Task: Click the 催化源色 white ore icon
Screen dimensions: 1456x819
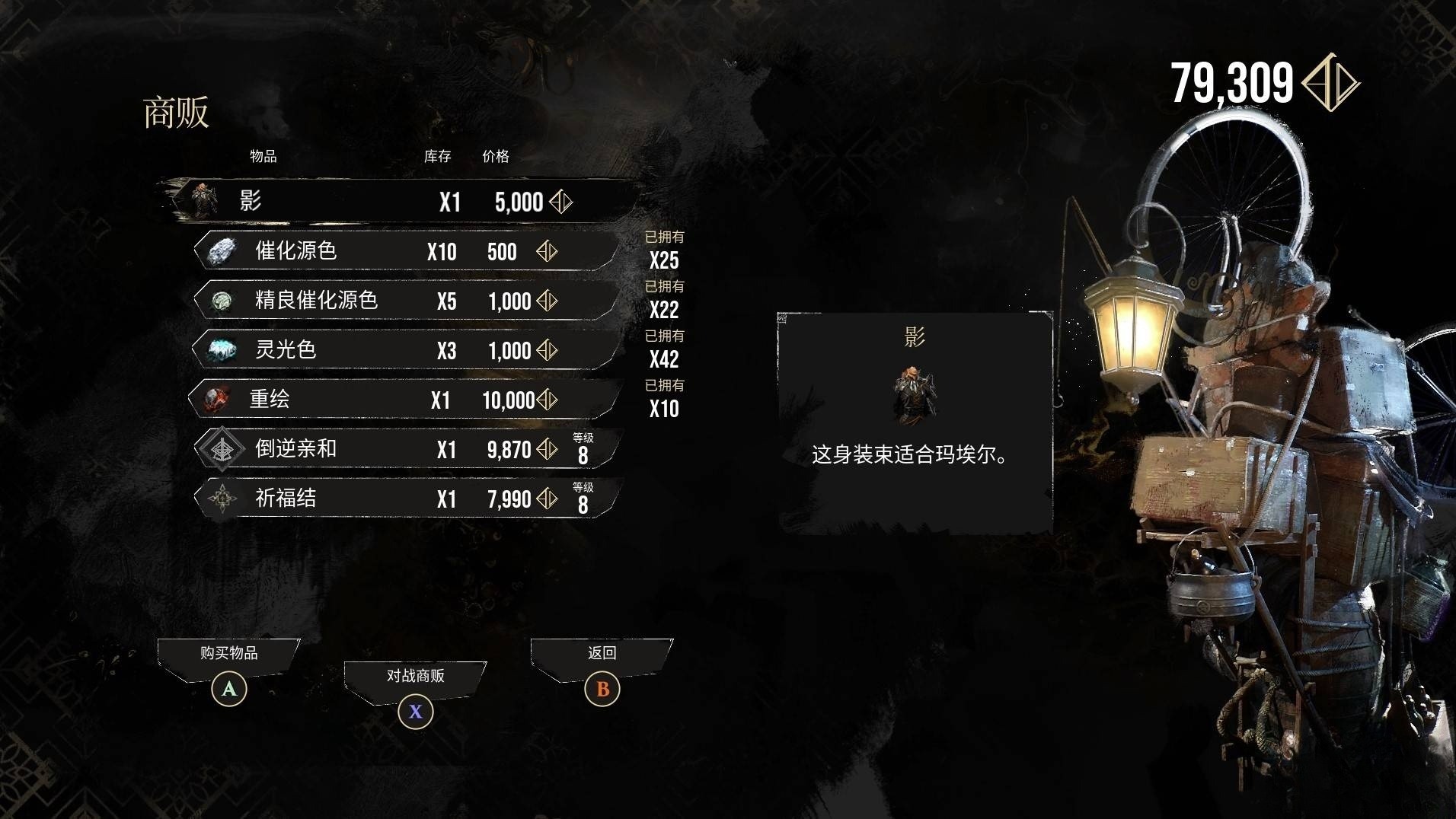Action: tap(221, 251)
